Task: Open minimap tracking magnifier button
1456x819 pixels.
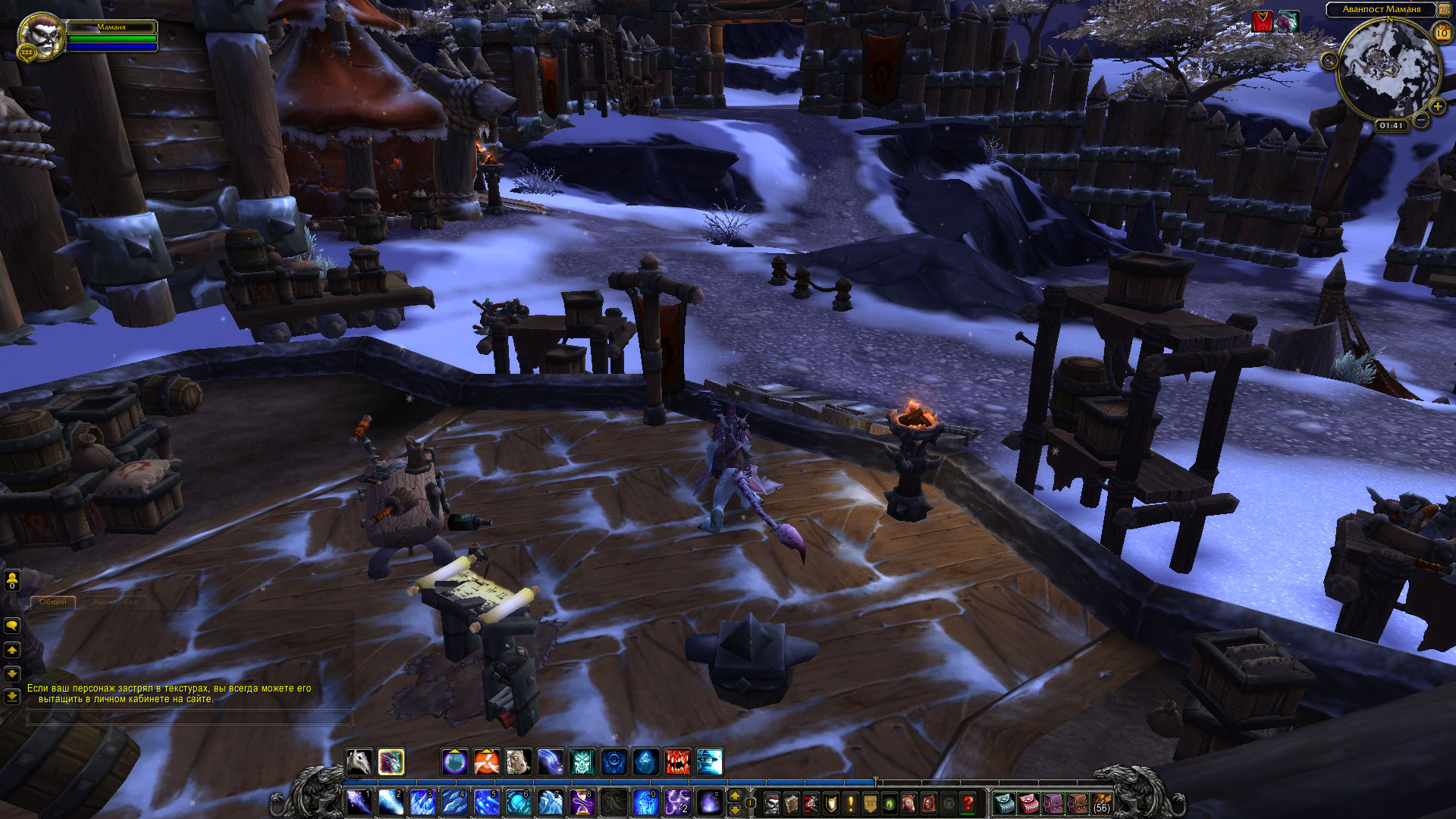Action: (x=1329, y=61)
